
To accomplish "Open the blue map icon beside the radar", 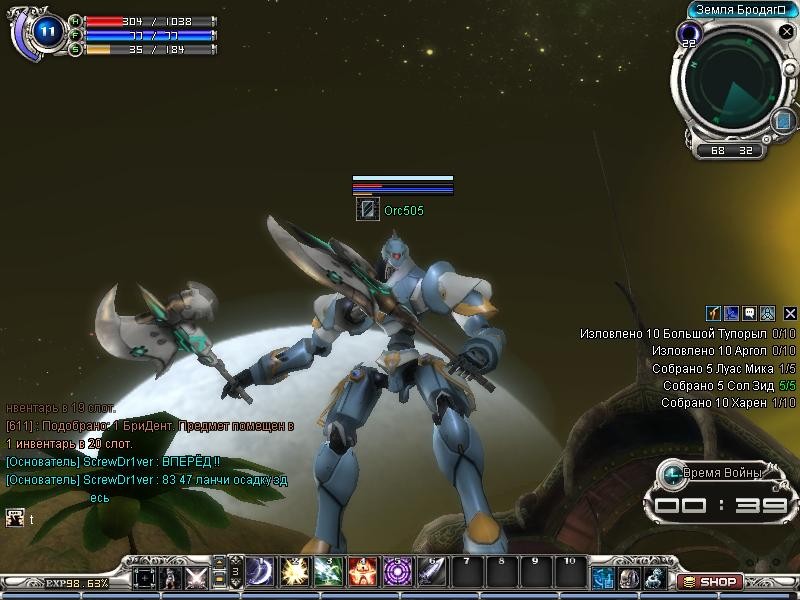I will pyautogui.click(x=782, y=120).
